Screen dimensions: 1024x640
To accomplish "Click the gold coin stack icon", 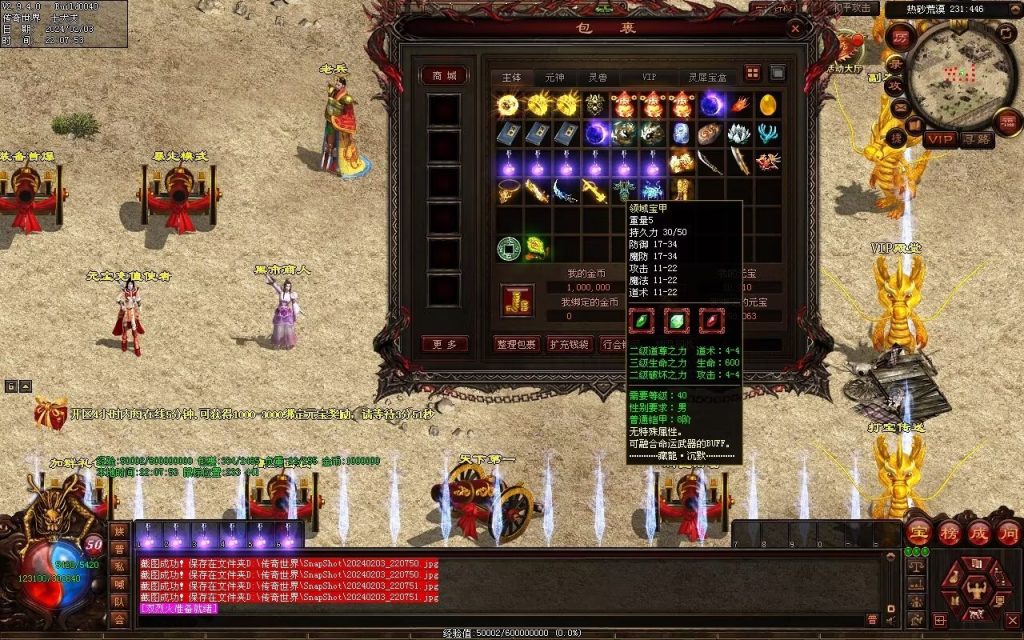I will coord(517,300).
